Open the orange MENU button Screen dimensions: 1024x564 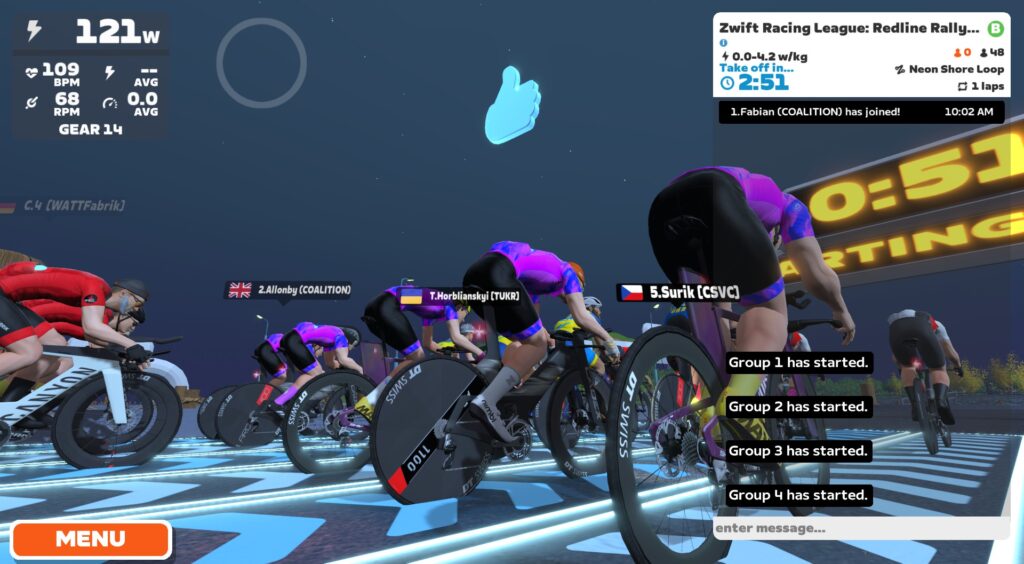click(x=91, y=539)
